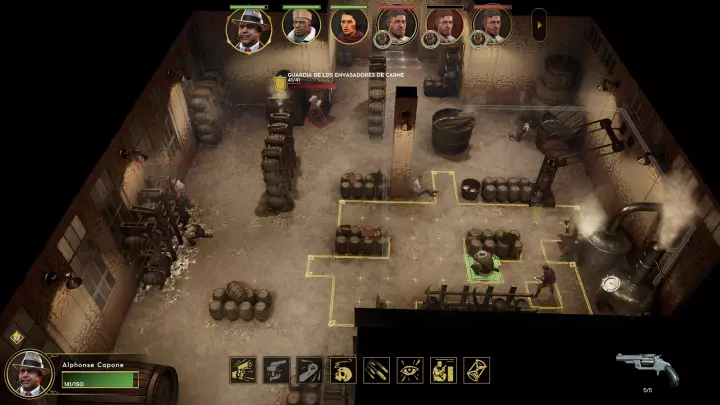The width and height of the screenshot is (720, 405).
Task: Open Alphonse Capone's character portrait
Action: (31, 372)
